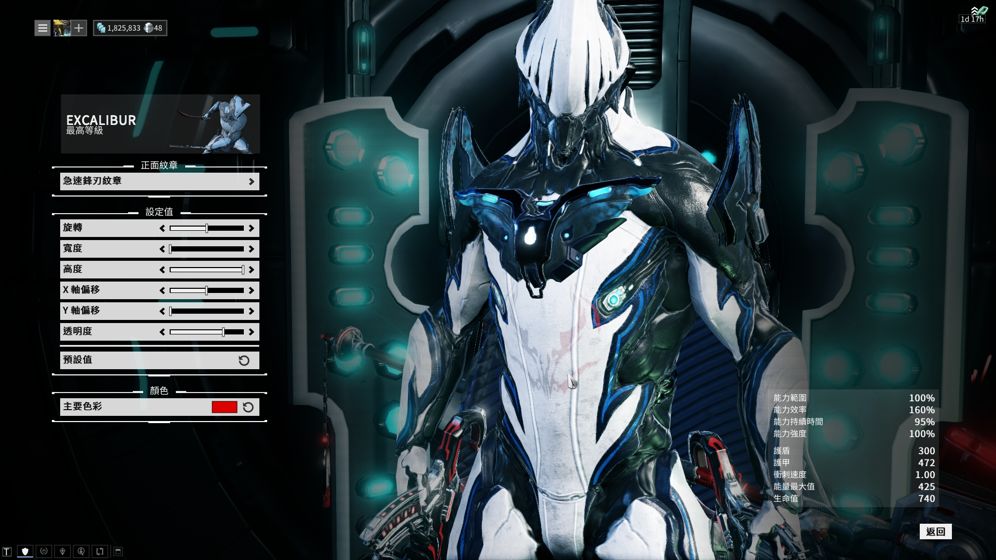The width and height of the screenshot is (996, 560).
Task: Open the red 主要色彩 color swatch
Action: (x=224, y=407)
